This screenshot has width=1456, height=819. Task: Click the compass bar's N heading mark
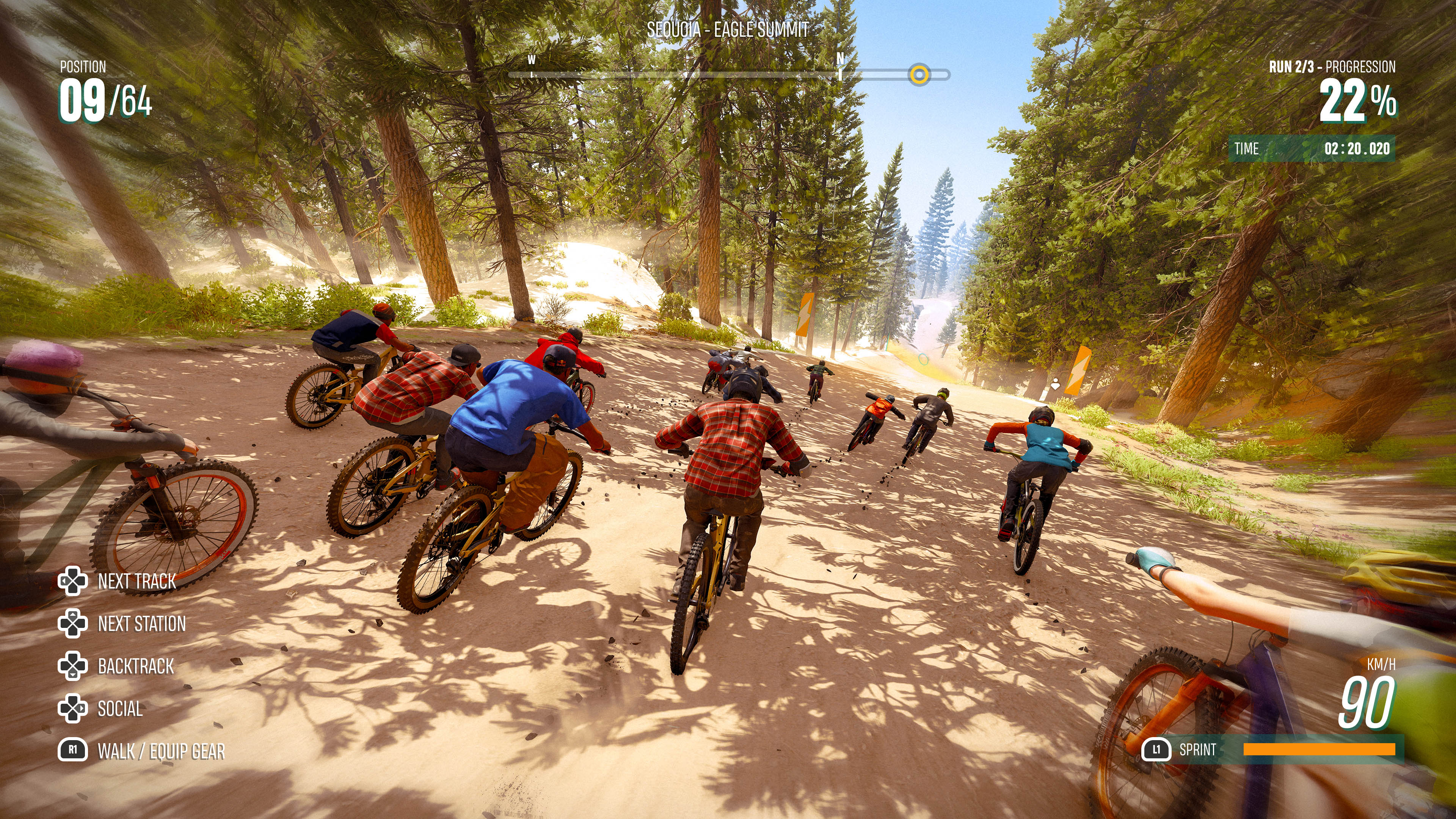(840, 60)
